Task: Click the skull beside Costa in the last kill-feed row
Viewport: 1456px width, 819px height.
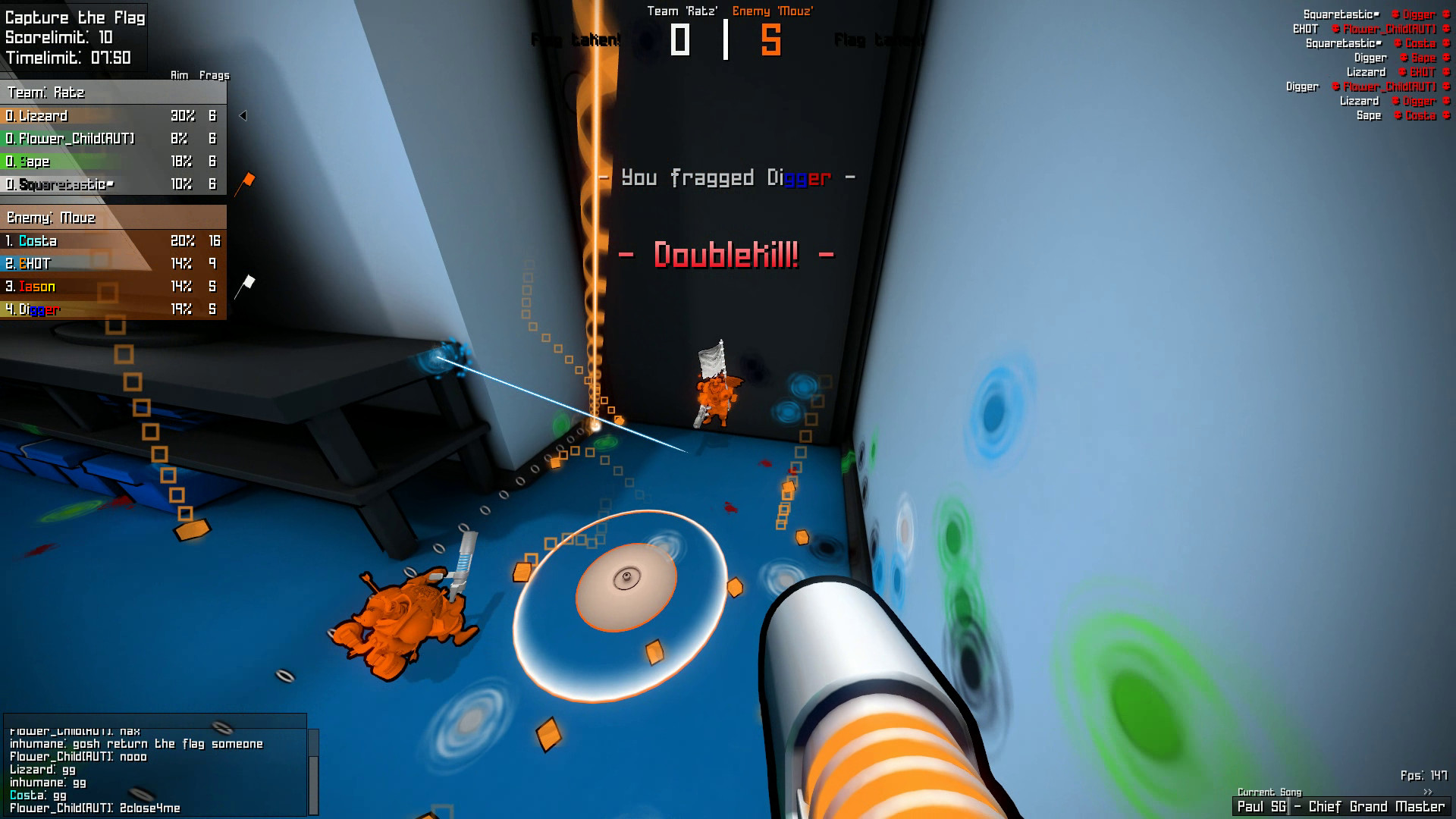Action: [x=1398, y=115]
